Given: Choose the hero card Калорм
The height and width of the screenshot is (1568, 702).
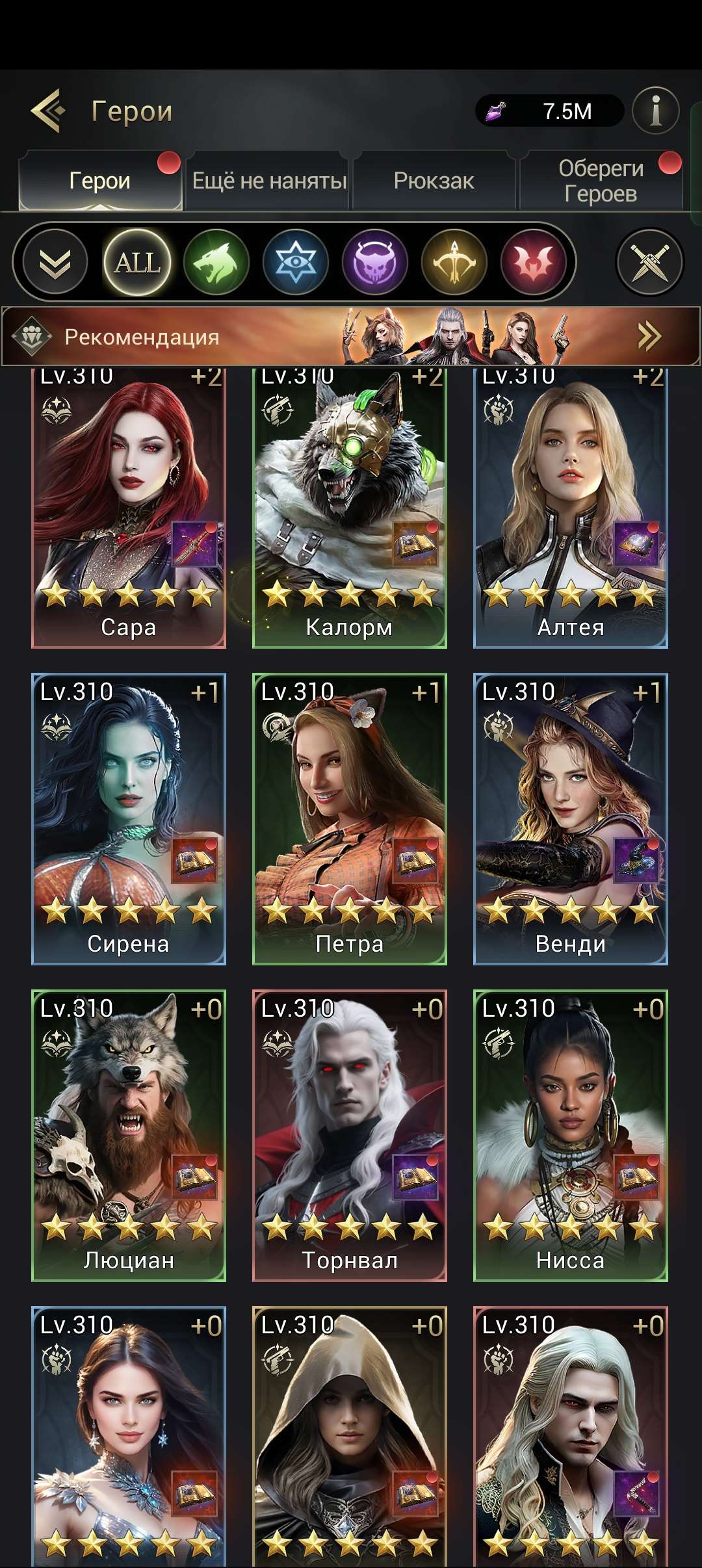Looking at the screenshot, I should pos(350,507).
